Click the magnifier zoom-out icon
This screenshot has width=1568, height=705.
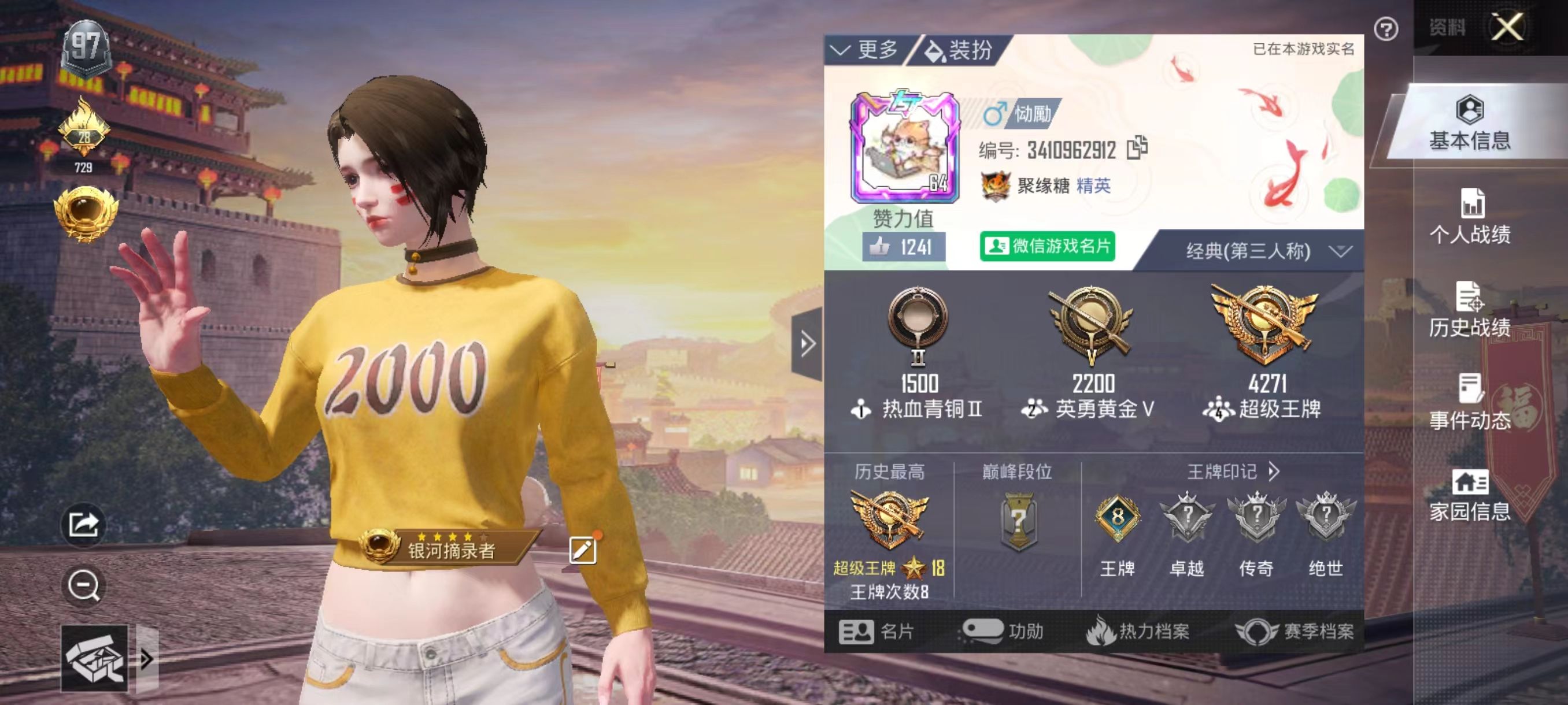[85, 585]
